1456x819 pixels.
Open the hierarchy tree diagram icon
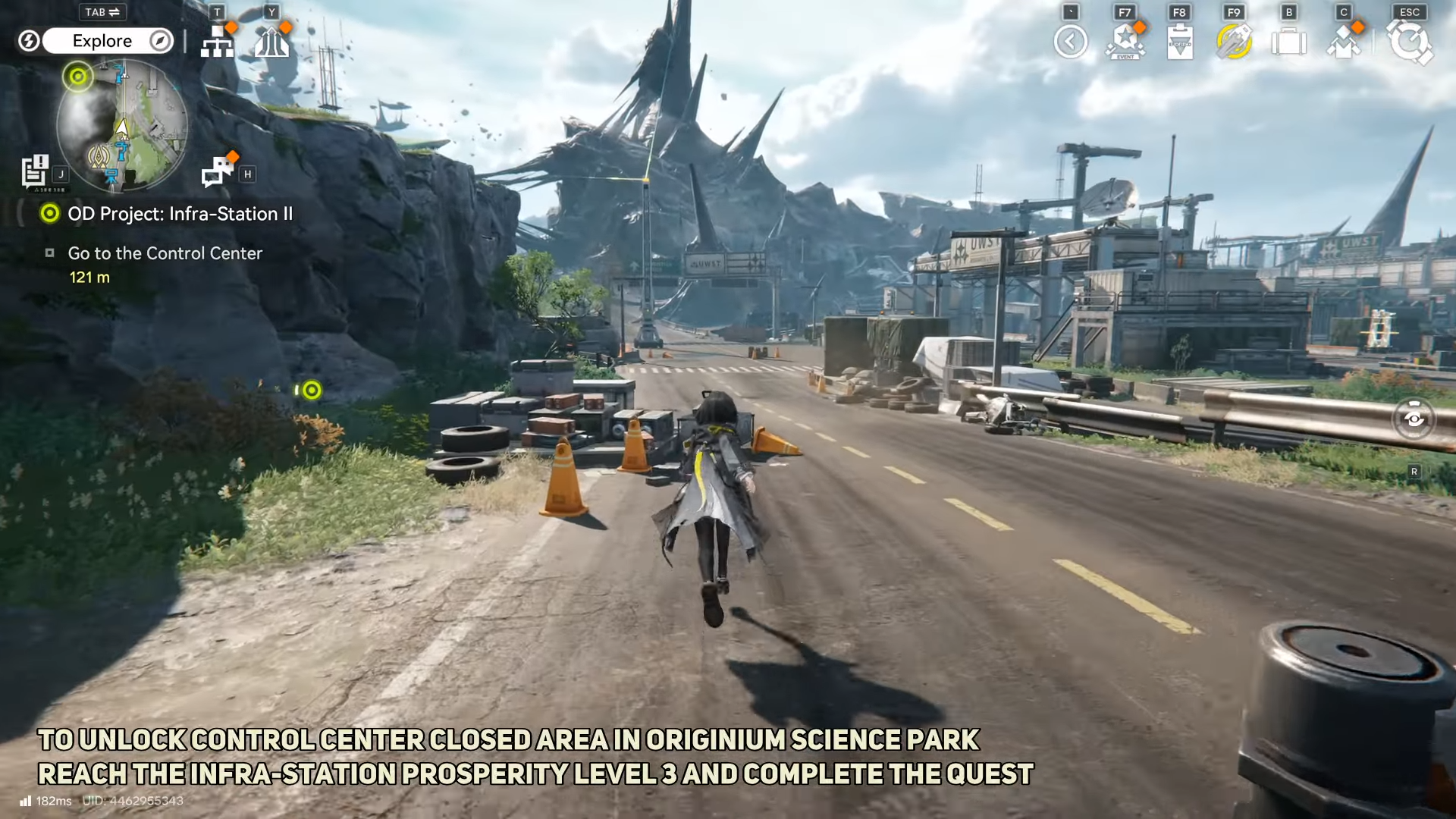(x=217, y=42)
